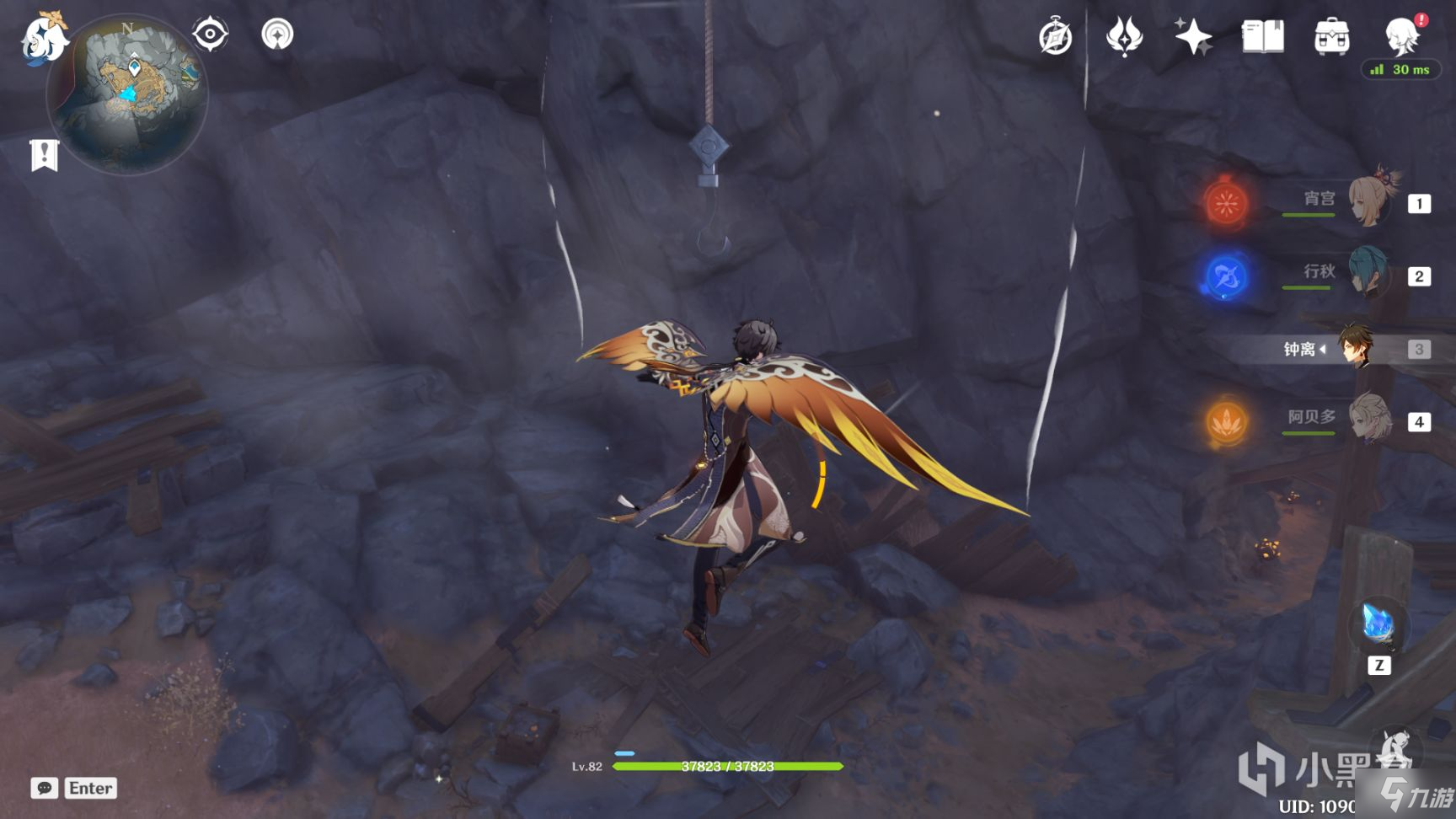The image size is (1456, 819).
Task: Open the events four-pointed star icon
Action: point(1124,37)
